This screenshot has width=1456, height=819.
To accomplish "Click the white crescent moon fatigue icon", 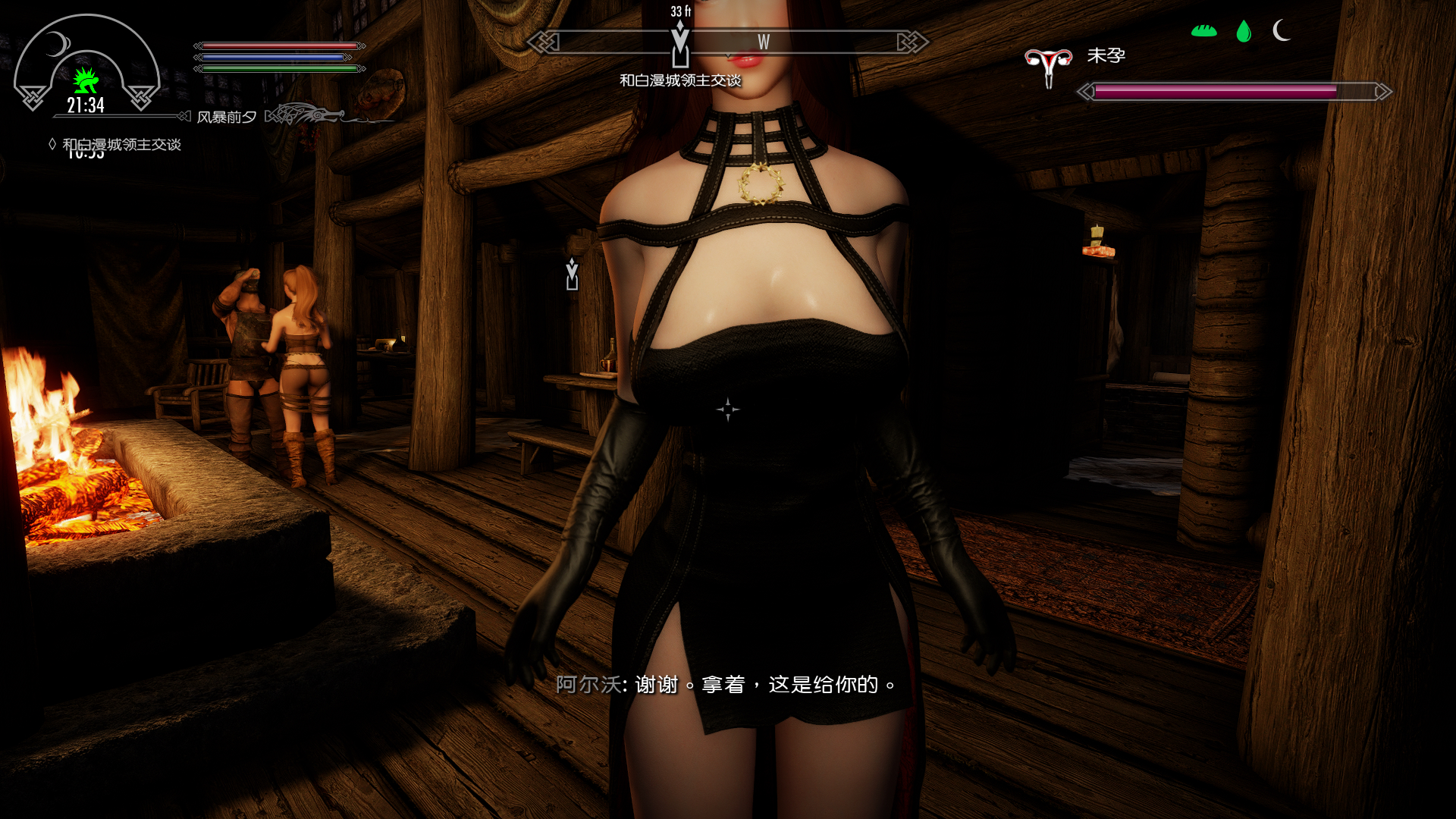I will [x=1282, y=30].
